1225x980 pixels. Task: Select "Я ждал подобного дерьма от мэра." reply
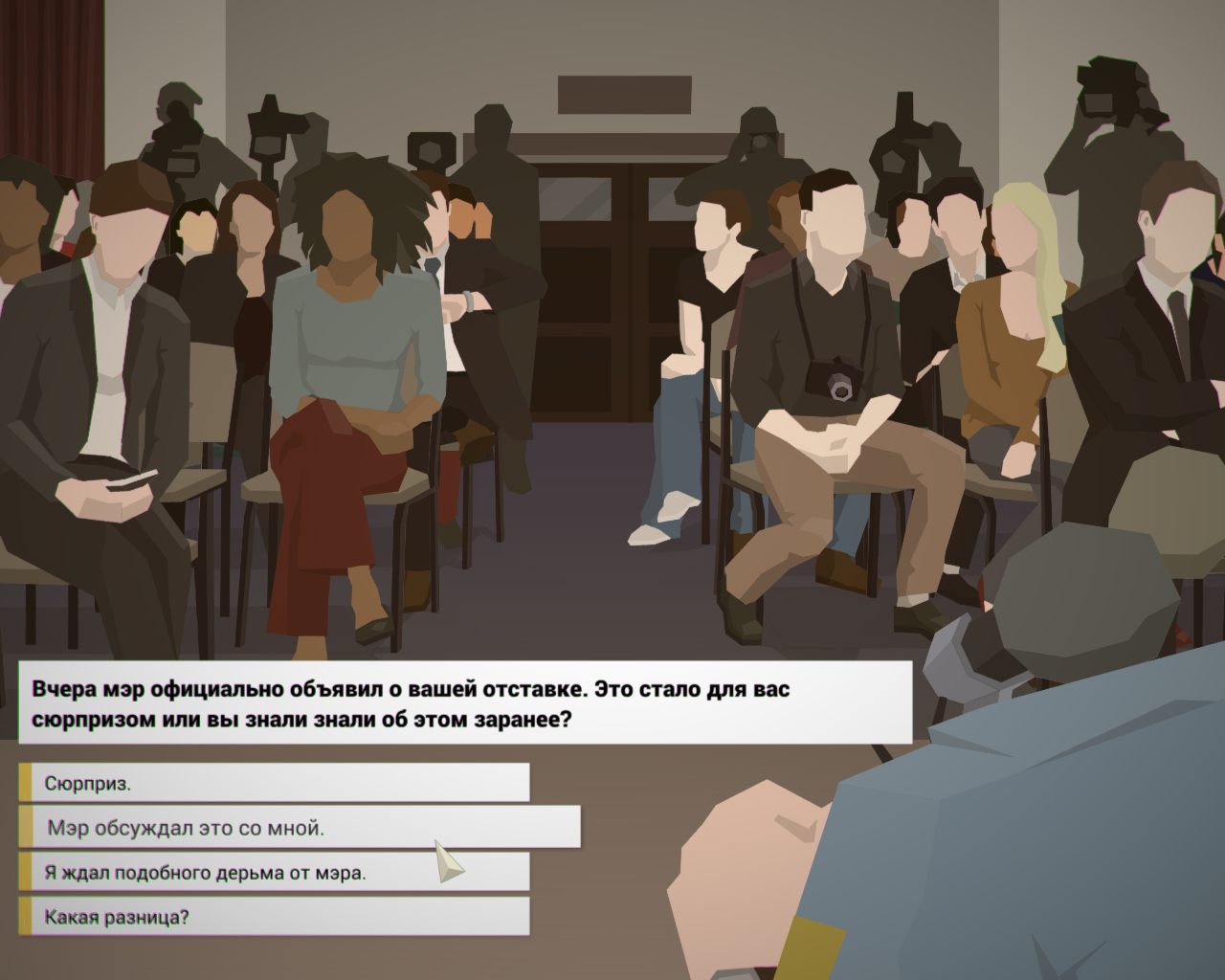pos(278,870)
